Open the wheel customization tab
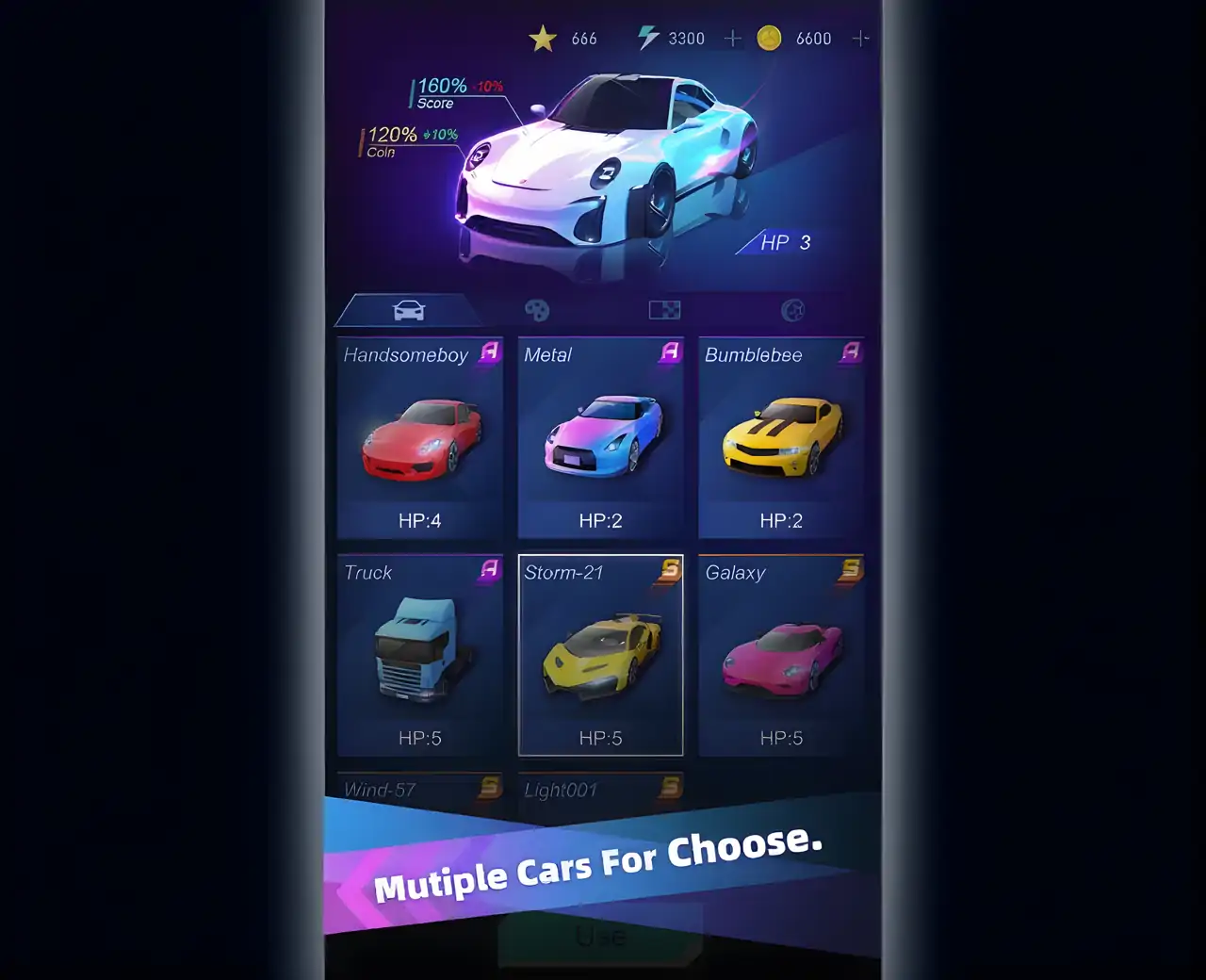 pos(792,309)
